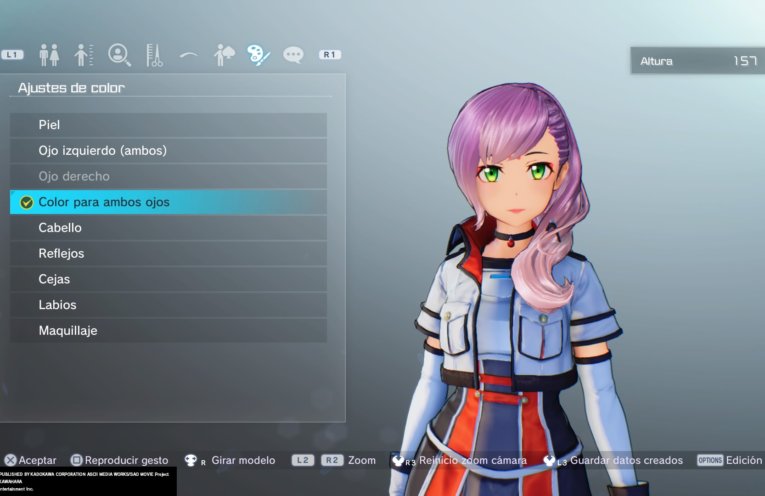The image size is (765, 496).
Task: Select the paint palette color tab
Action: [258, 55]
